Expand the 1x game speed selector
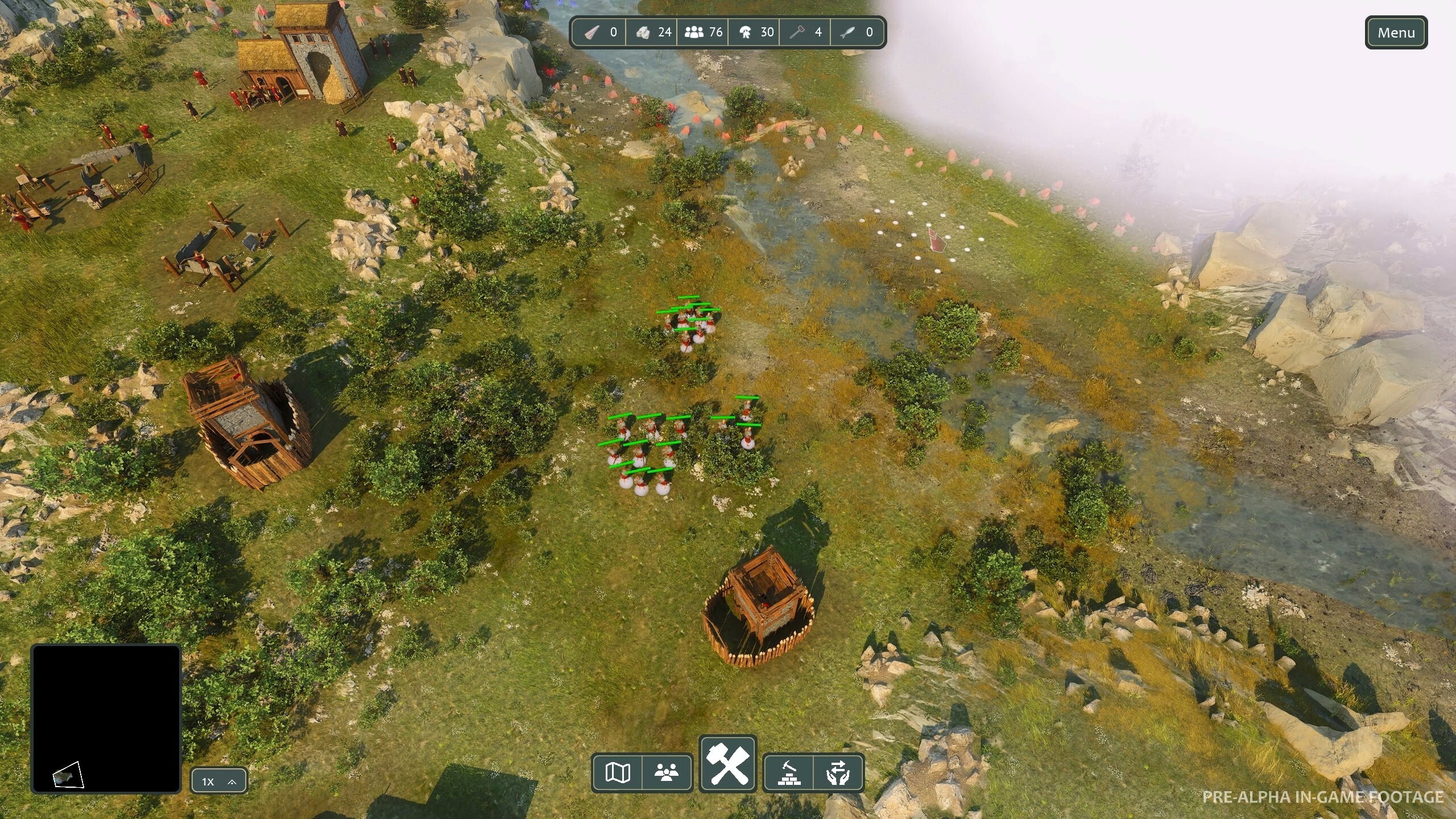This screenshot has height=819, width=1456. pos(219,781)
